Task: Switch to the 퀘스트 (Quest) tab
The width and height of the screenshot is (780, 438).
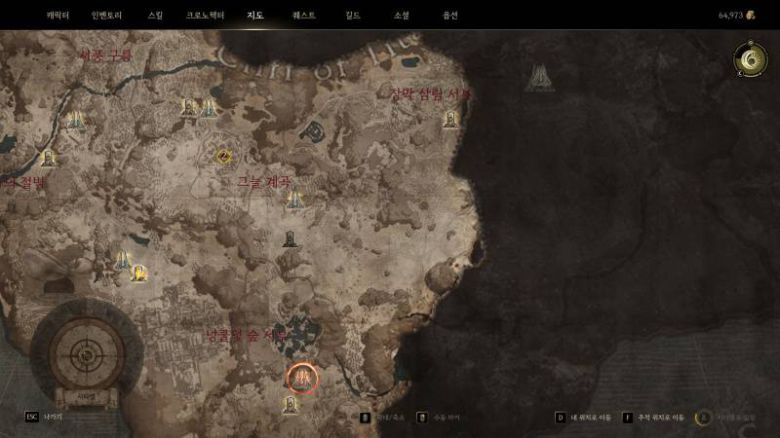Action: pyautogui.click(x=304, y=15)
